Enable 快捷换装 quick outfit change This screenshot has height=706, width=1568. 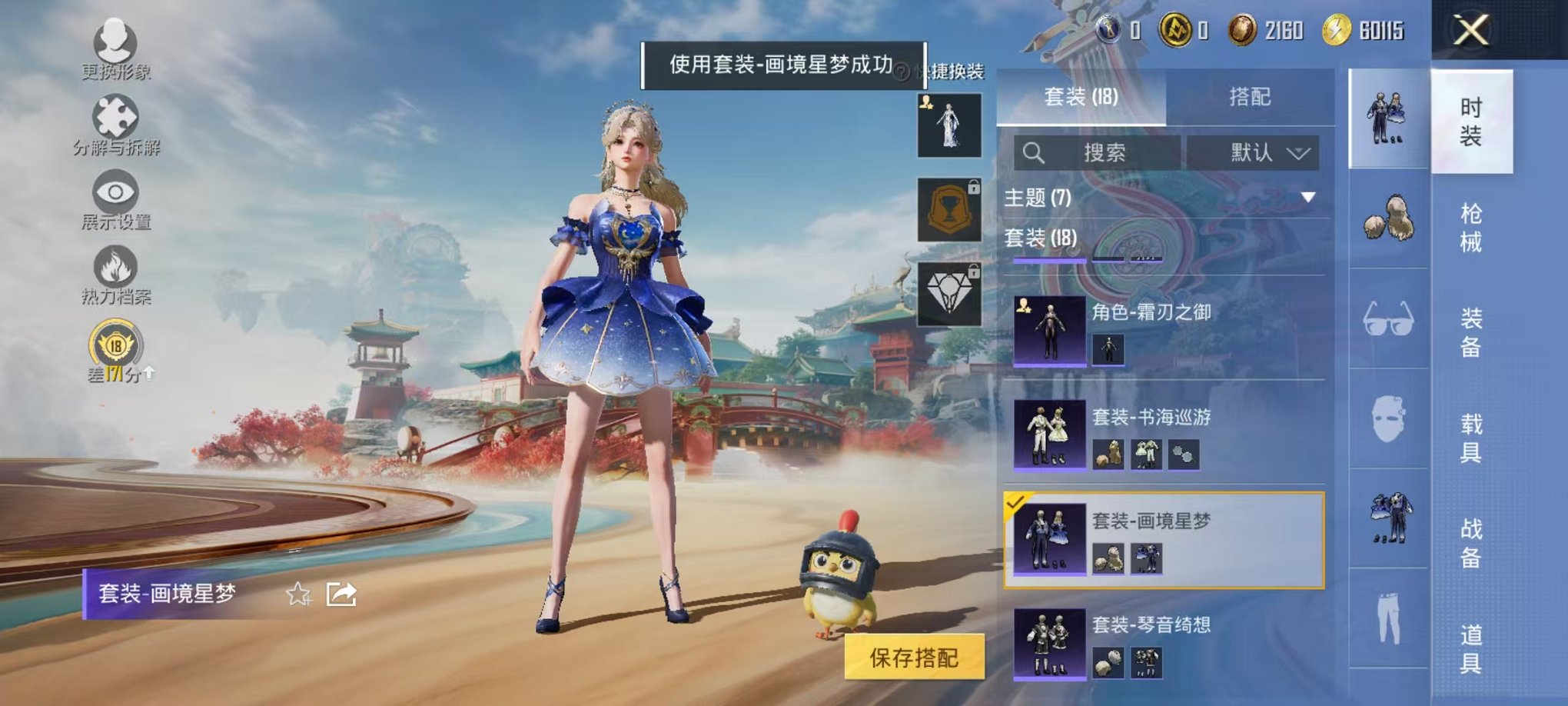[x=955, y=69]
